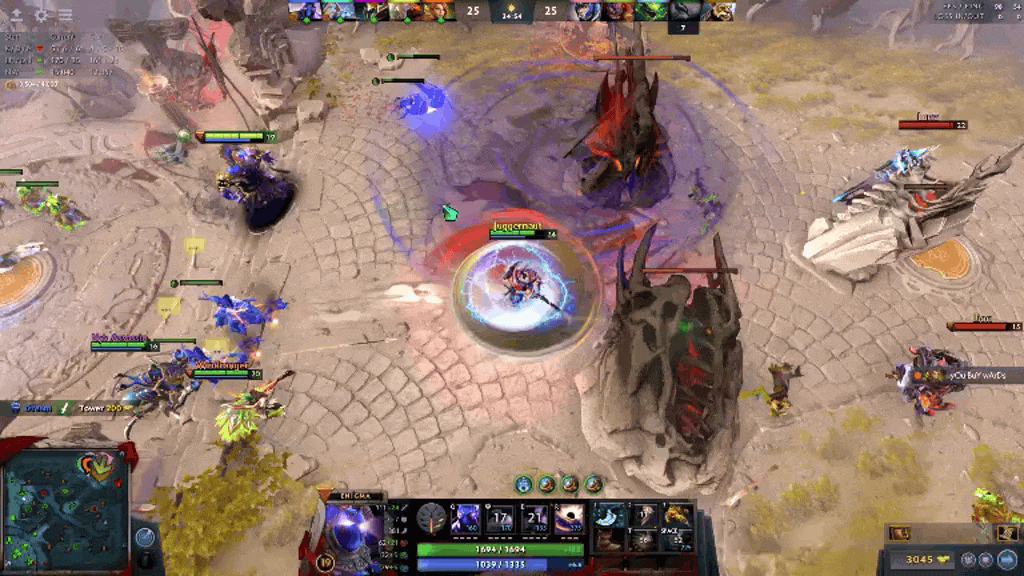Activate Midnight Pulse ability showing 21
This screenshot has width=1024, height=576.
tap(534, 519)
